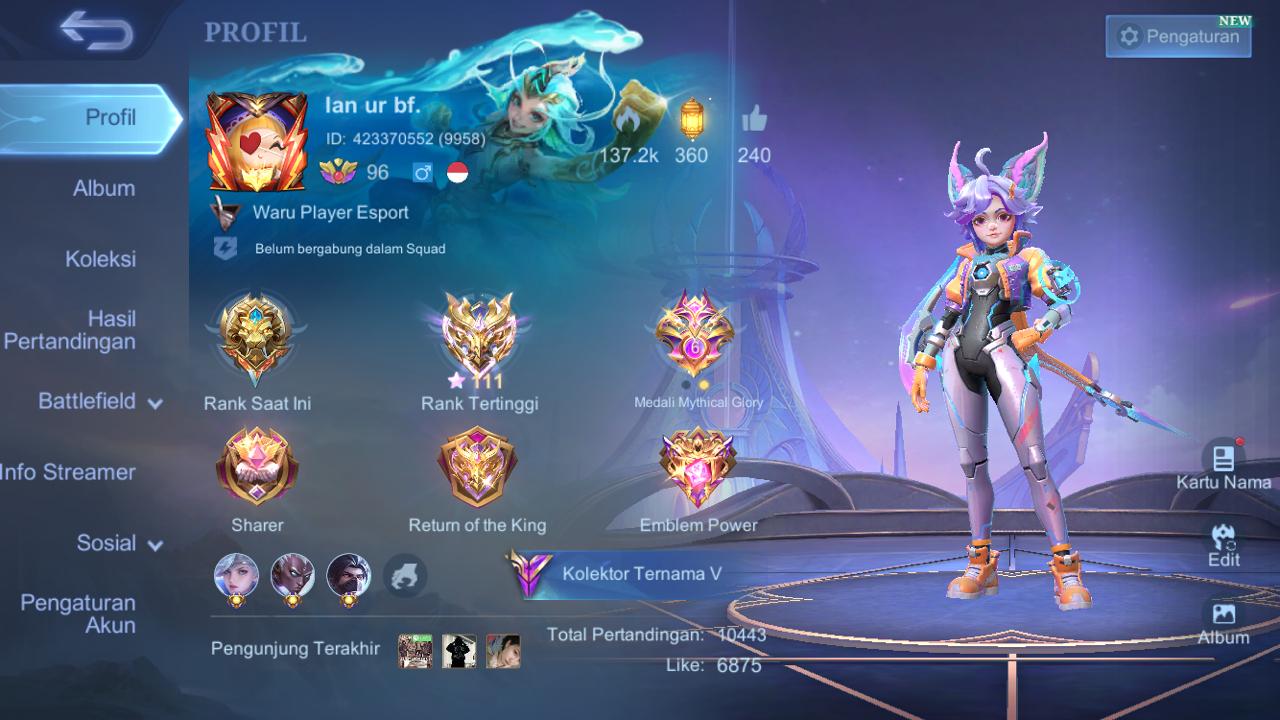1280x720 pixels.
Task: Open the Return of the King badge
Action: (x=477, y=468)
